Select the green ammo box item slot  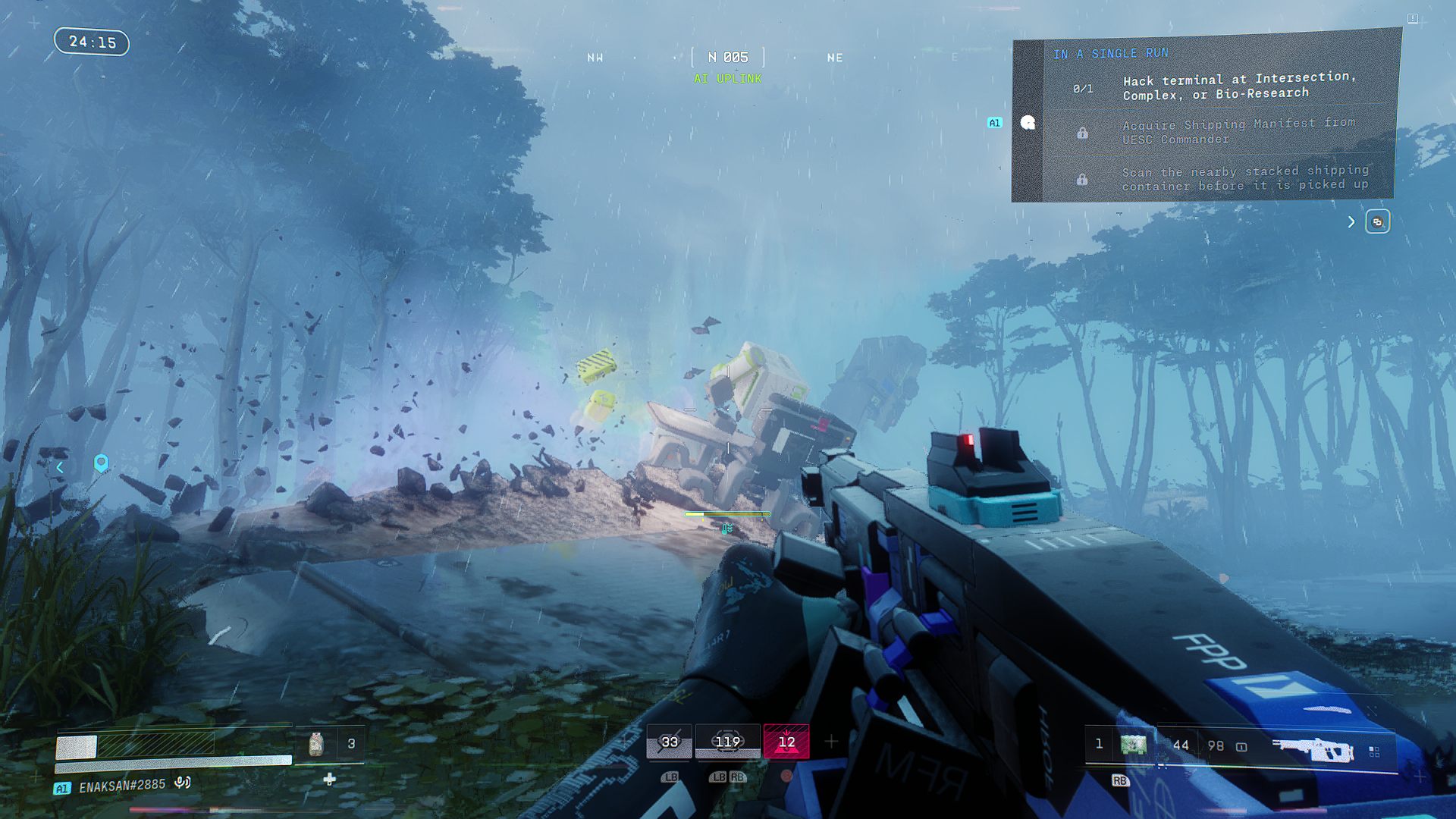point(1133,745)
